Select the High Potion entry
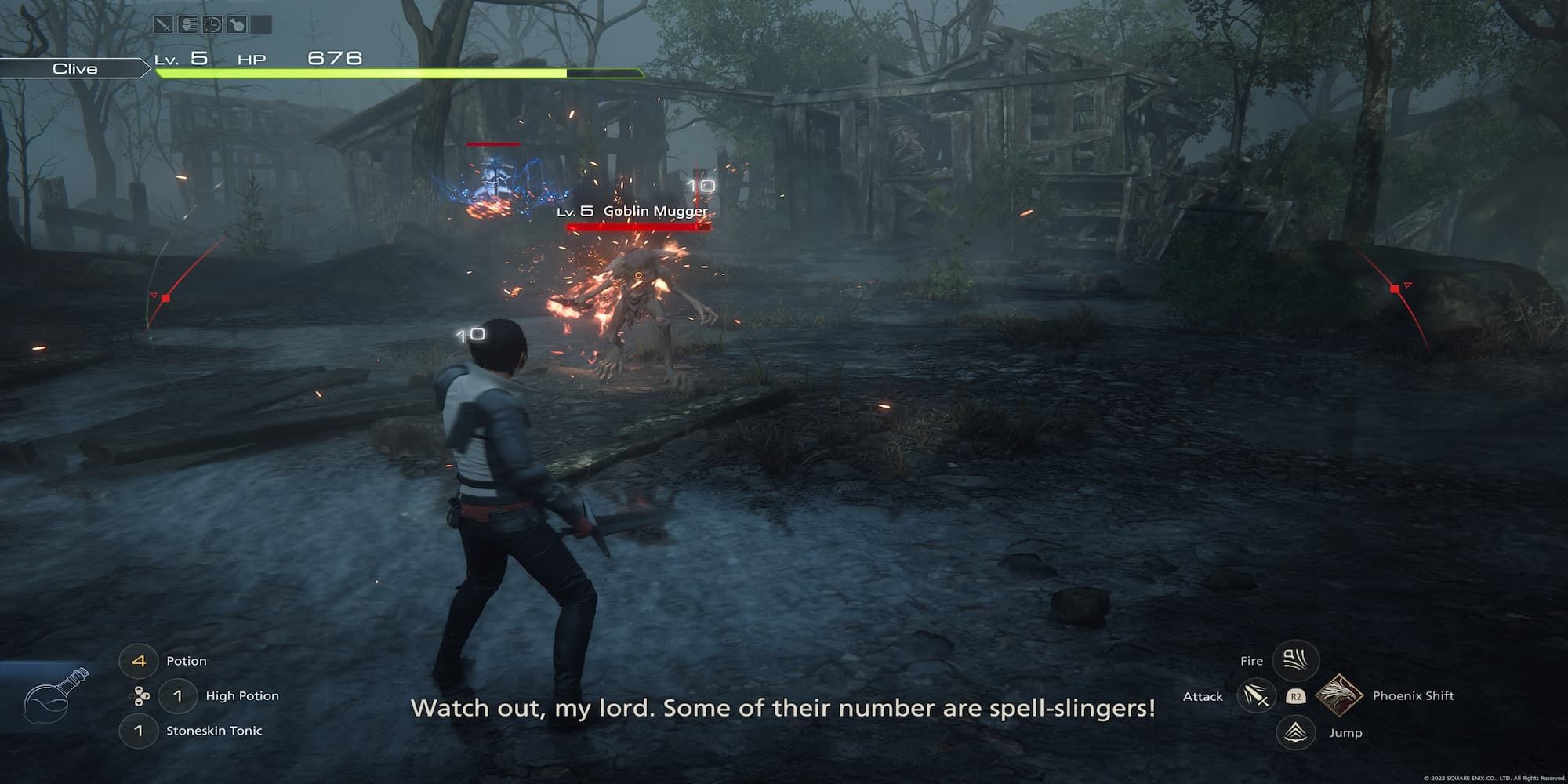1568x784 pixels. tap(241, 696)
